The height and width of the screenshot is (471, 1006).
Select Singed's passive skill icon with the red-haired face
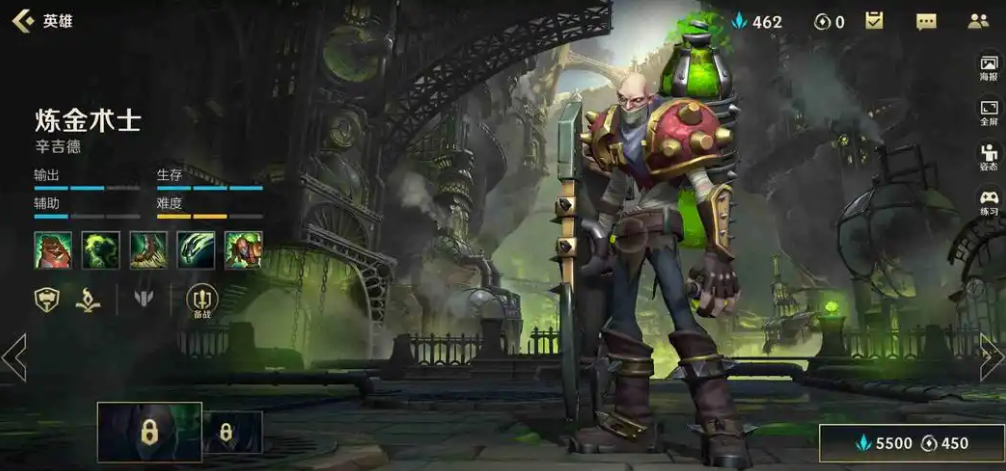(x=52, y=249)
